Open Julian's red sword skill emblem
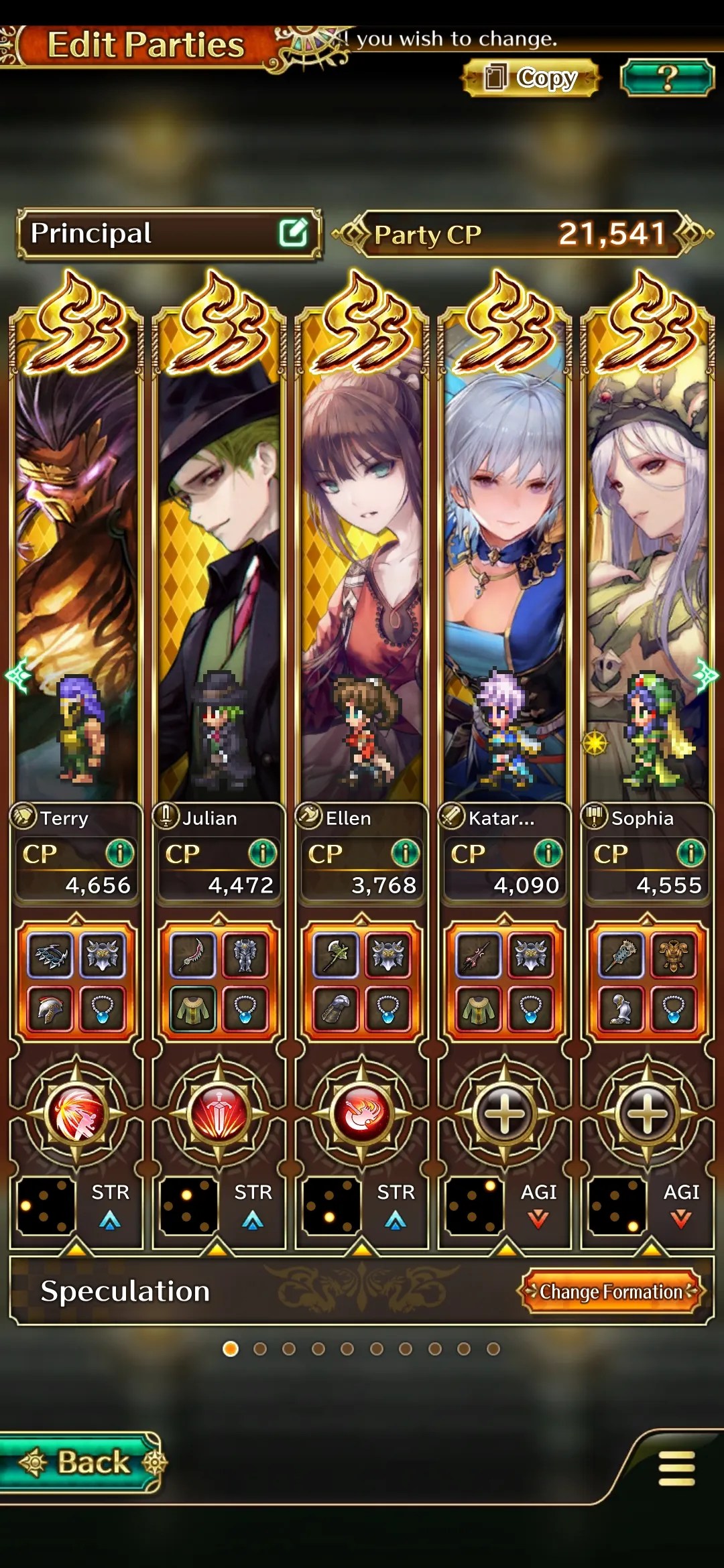724x1568 pixels. tap(219, 1114)
